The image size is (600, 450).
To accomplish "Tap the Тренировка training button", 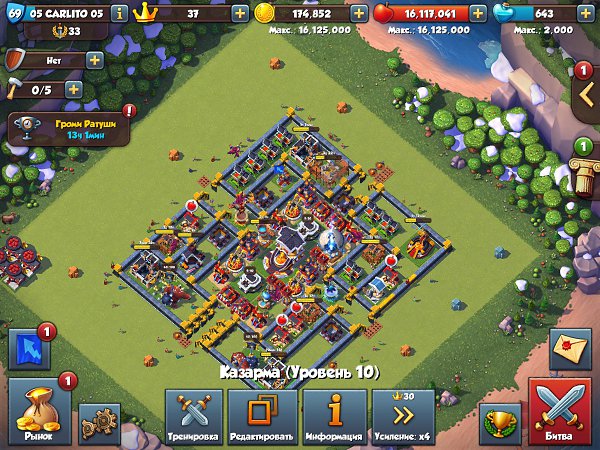I will 193,418.
